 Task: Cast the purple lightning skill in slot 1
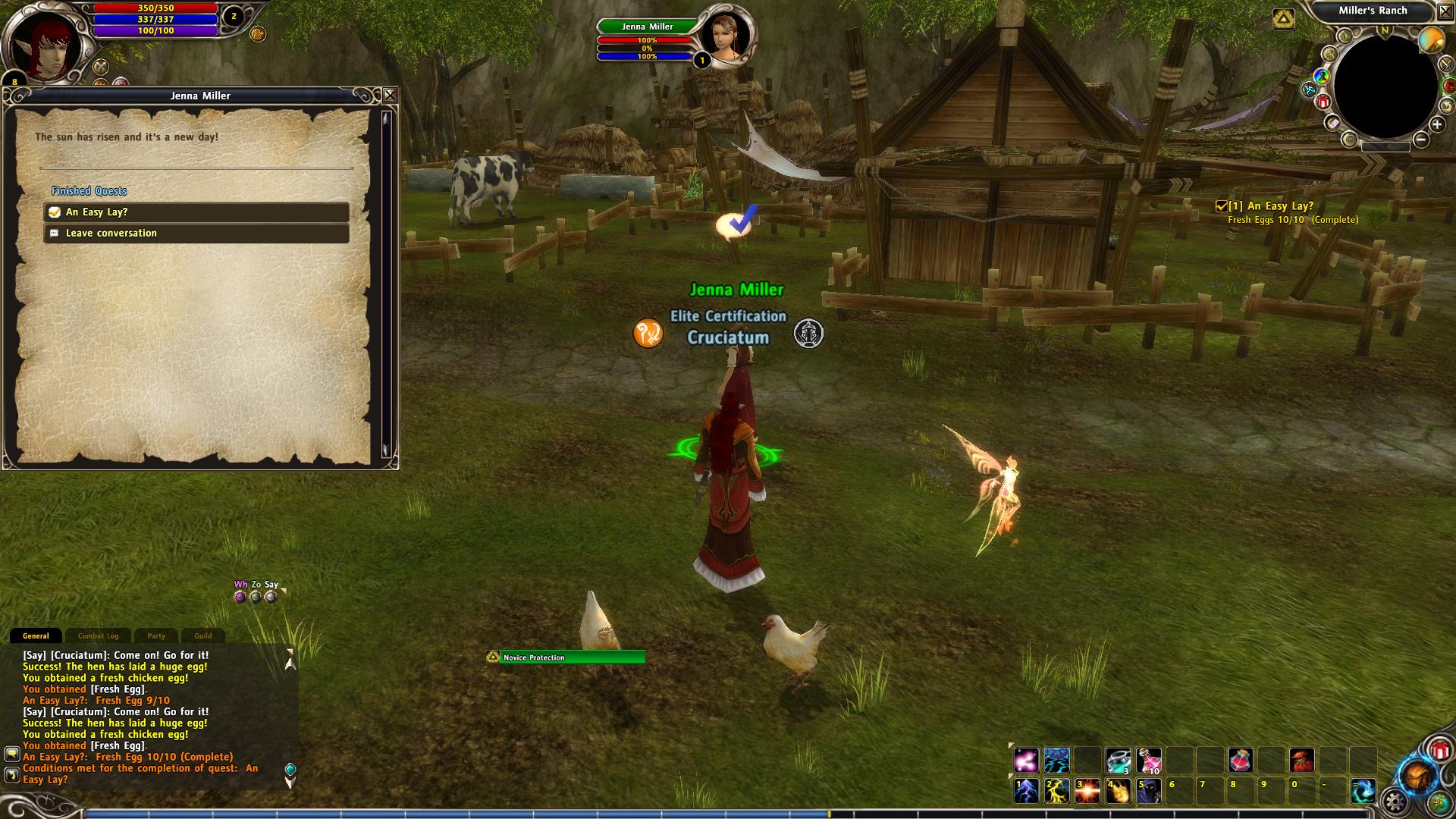(1026, 791)
